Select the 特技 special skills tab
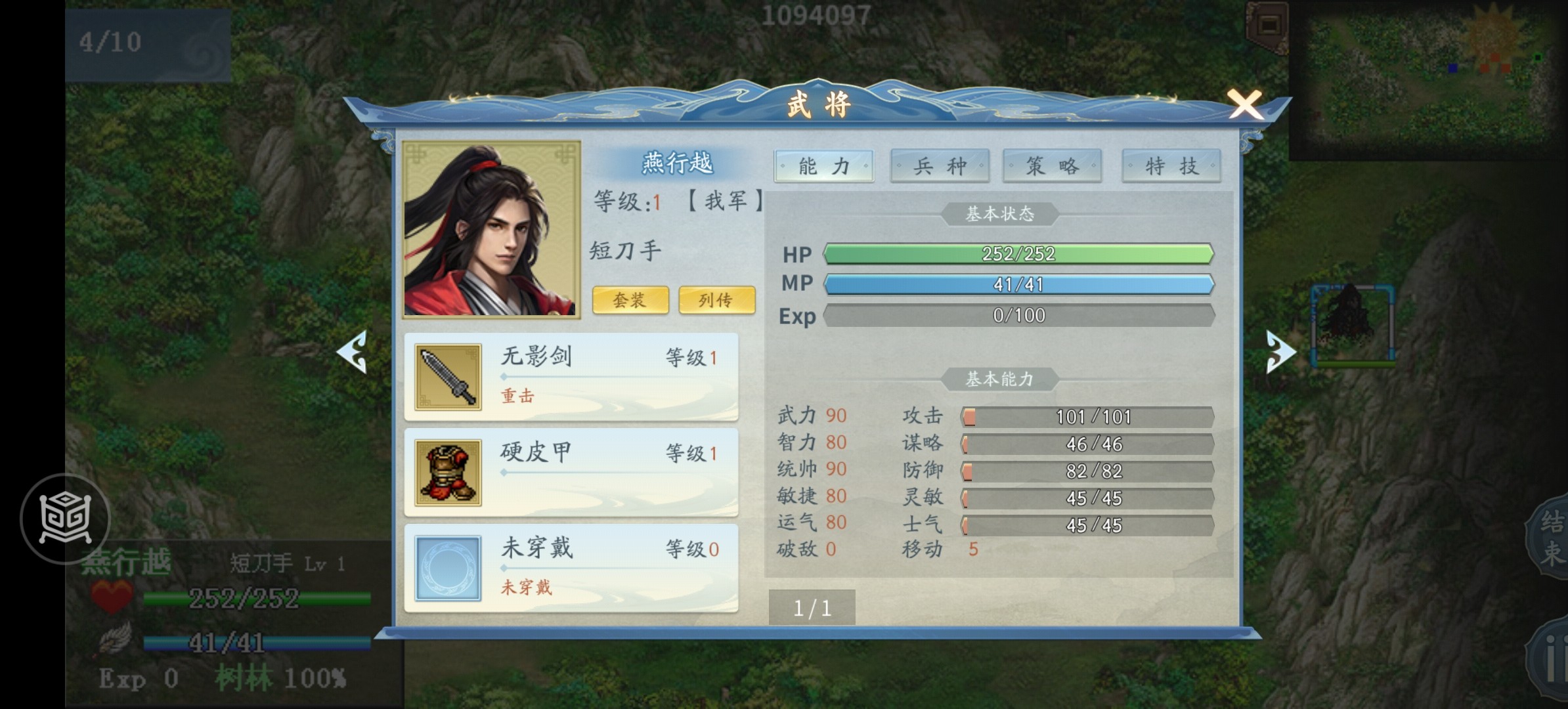 coord(1171,166)
